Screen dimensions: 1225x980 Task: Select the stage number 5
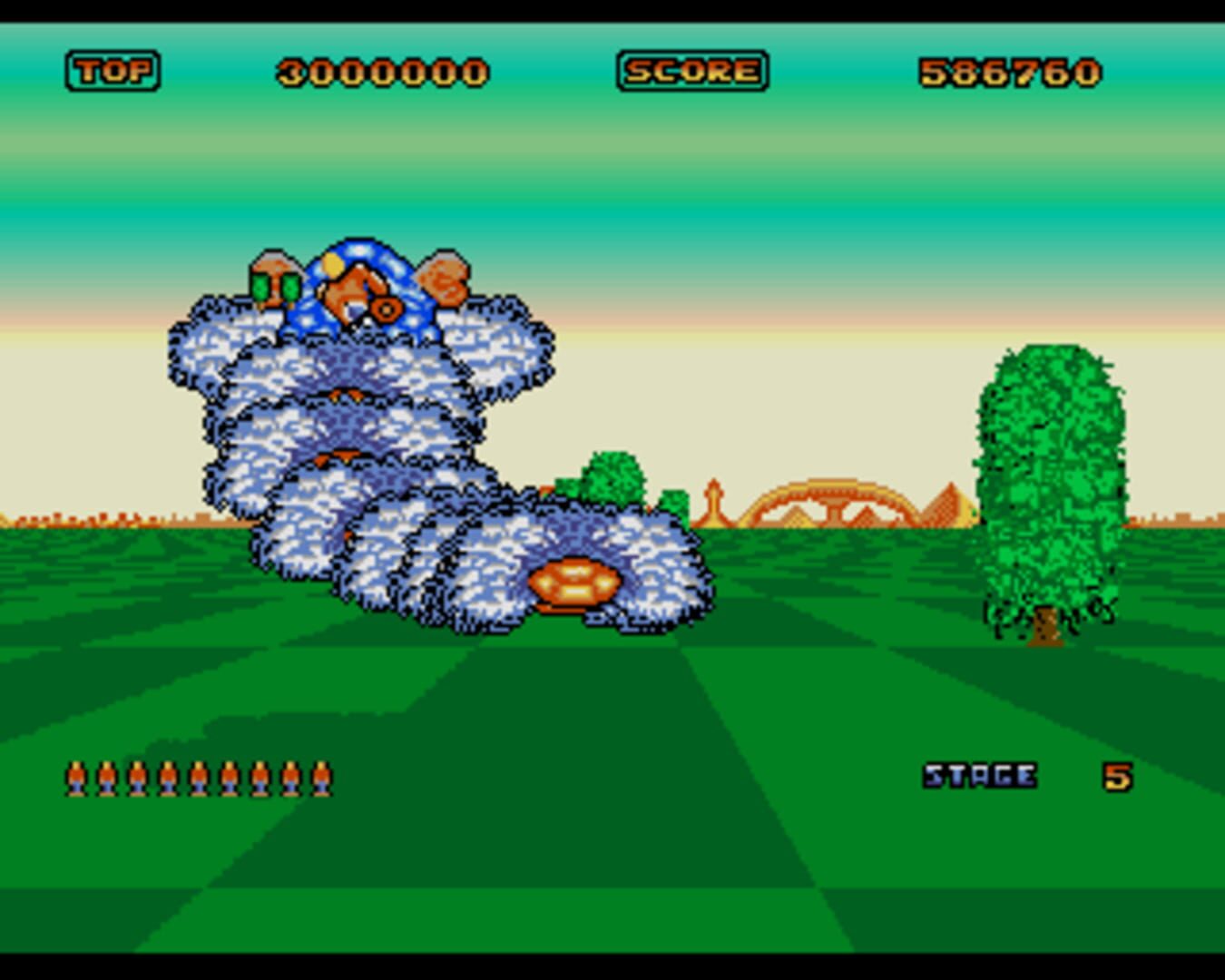click(1116, 775)
